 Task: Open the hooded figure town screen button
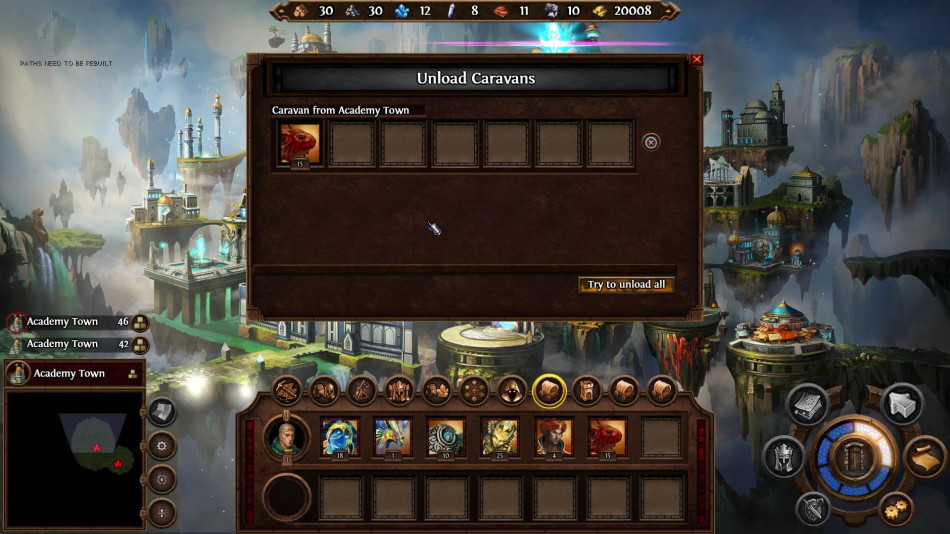[x=512, y=391]
